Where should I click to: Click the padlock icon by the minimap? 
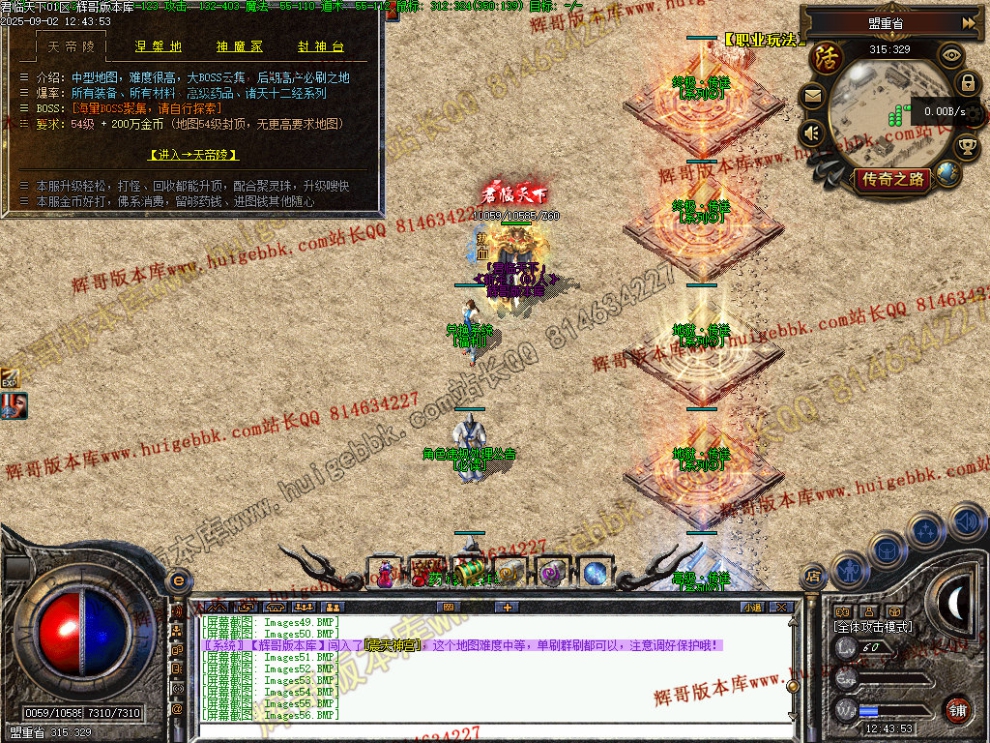click(x=967, y=82)
